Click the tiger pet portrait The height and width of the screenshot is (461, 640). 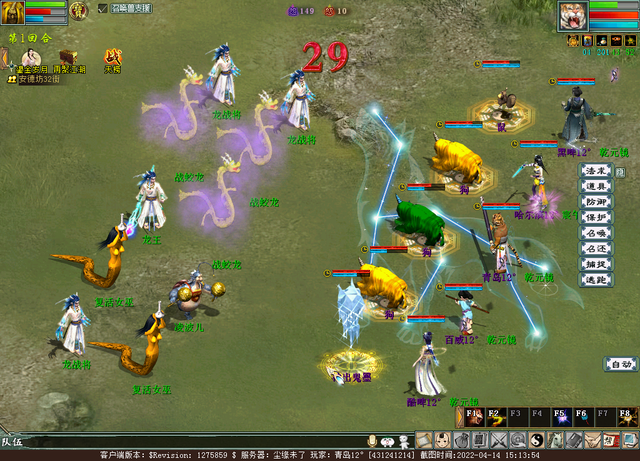572,15
